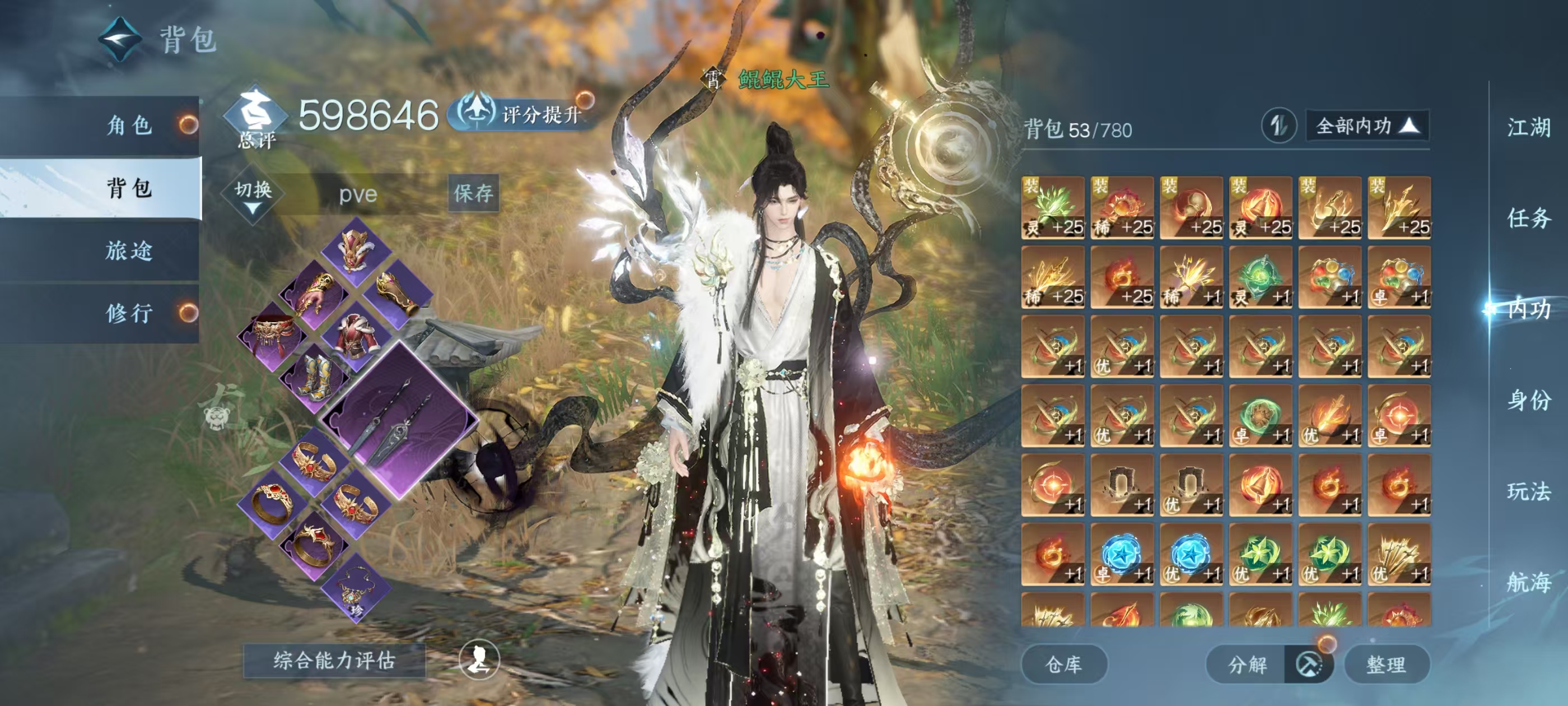Open the 修行 tab
Screen dimensions: 1568x706
129,313
